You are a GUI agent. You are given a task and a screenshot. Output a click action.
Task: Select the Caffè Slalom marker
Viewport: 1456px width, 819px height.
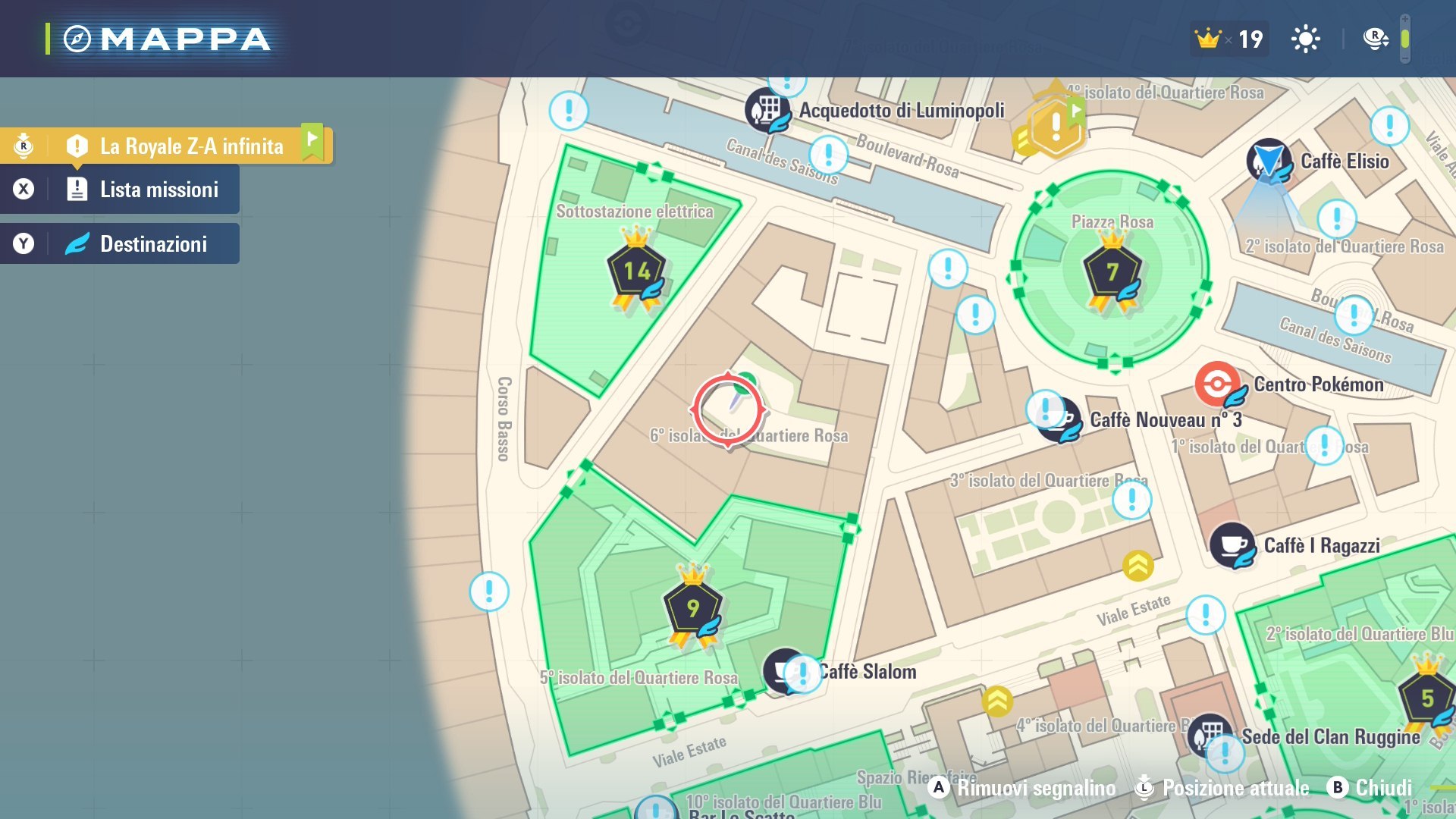click(x=784, y=670)
